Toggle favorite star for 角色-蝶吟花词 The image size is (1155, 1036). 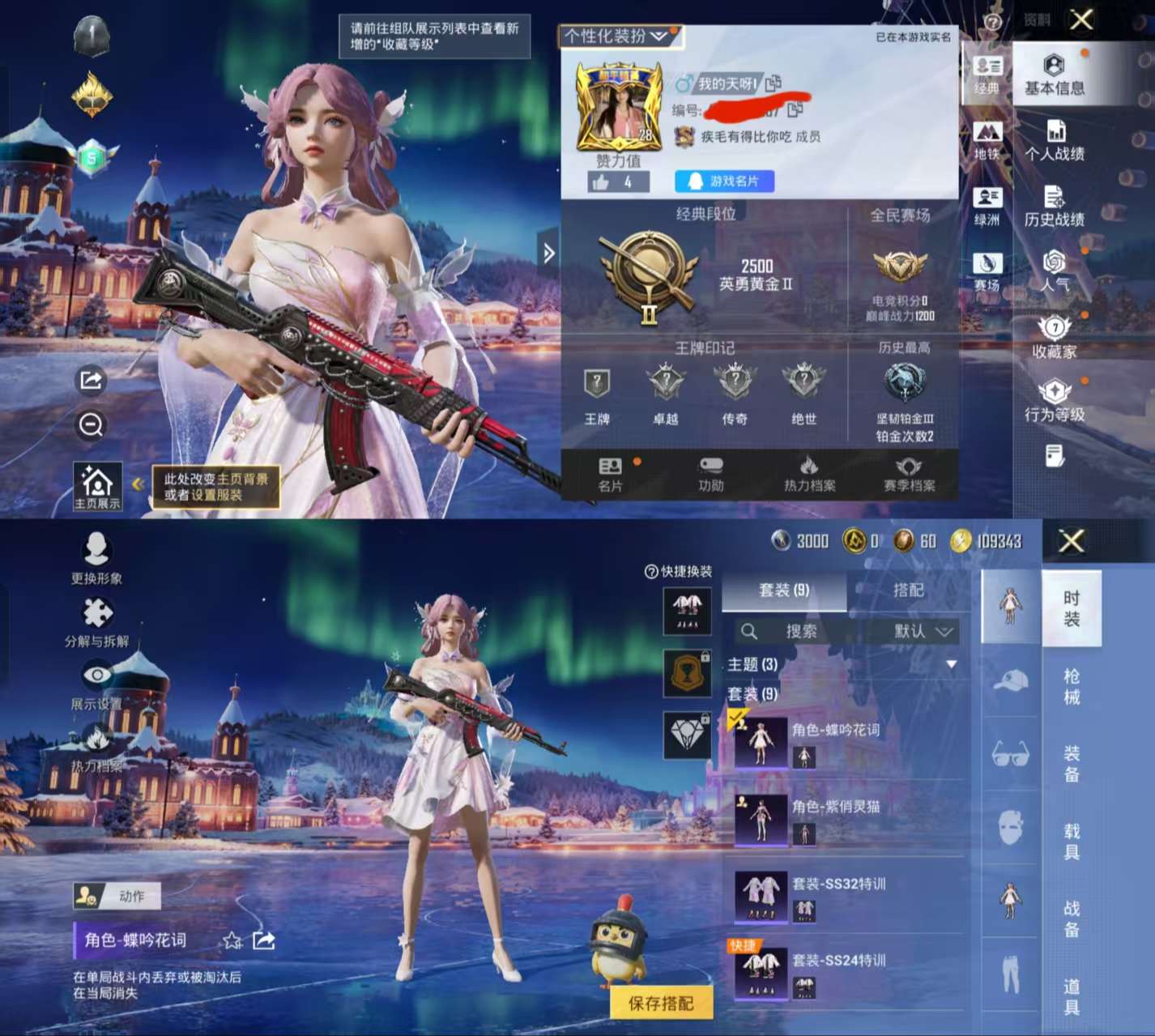[232, 941]
